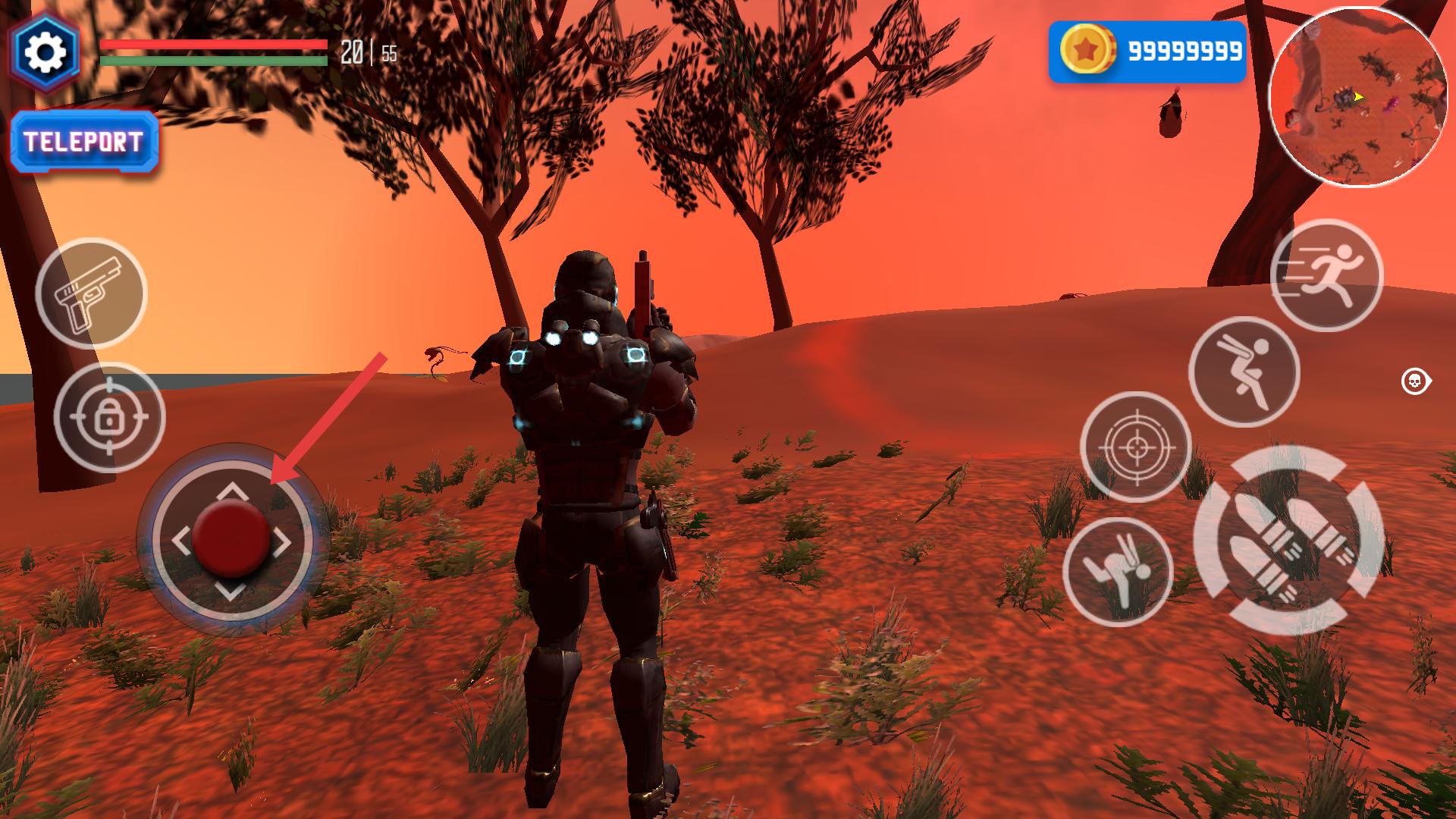Toggle the target lock button

[109, 417]
